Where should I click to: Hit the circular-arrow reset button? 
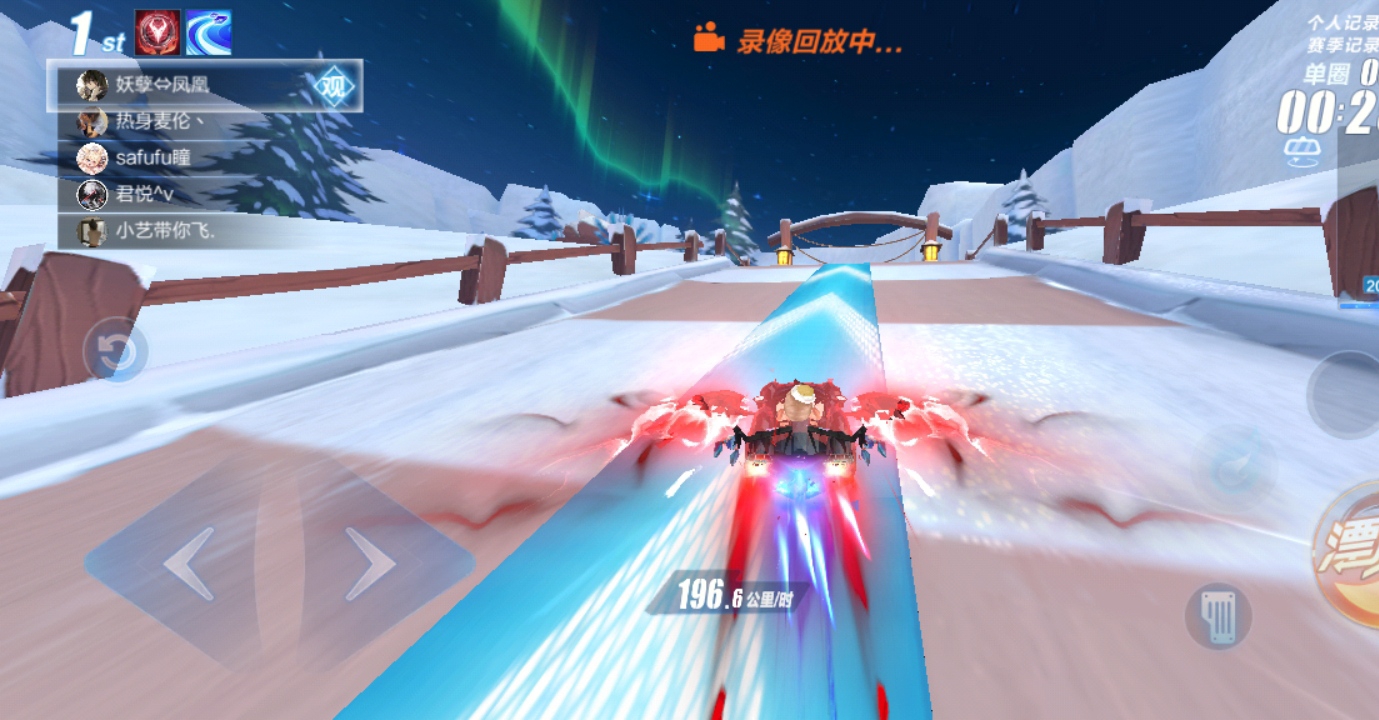pos(116,350)
